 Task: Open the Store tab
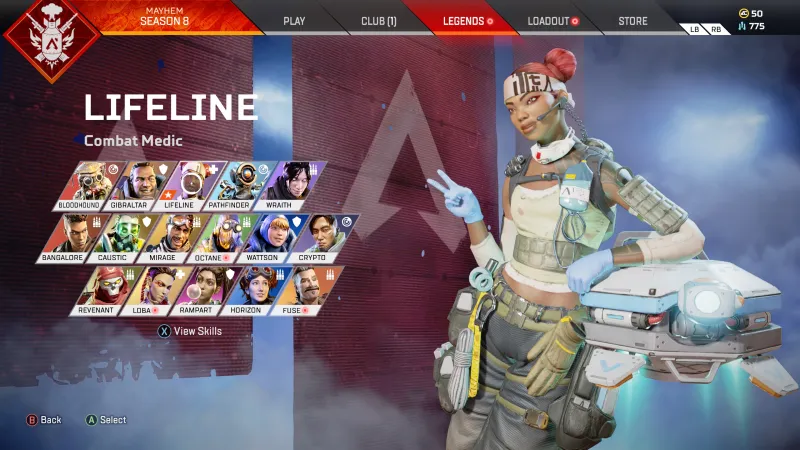point(632,21)
